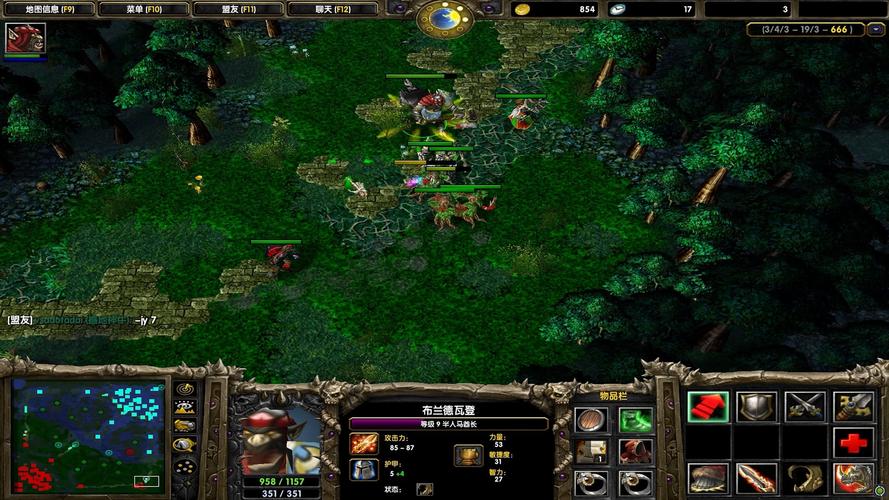Choose the shield Hold Position command
The image size is (889, 500).
coord(756,407)
